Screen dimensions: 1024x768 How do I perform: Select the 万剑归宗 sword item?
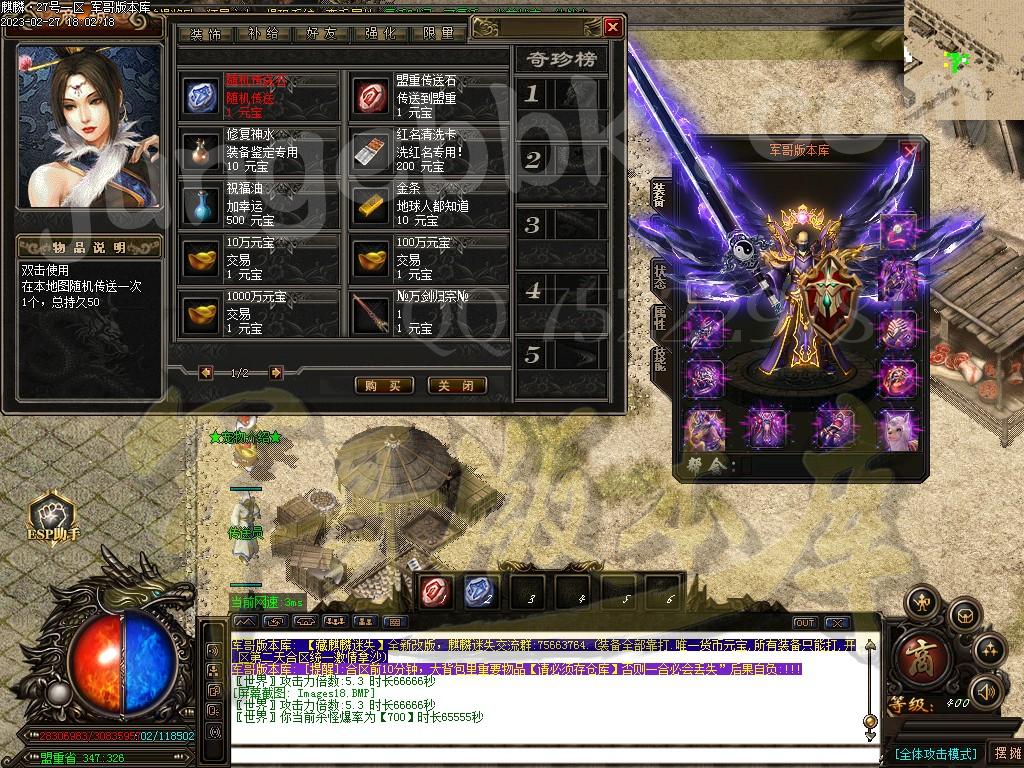372,314
